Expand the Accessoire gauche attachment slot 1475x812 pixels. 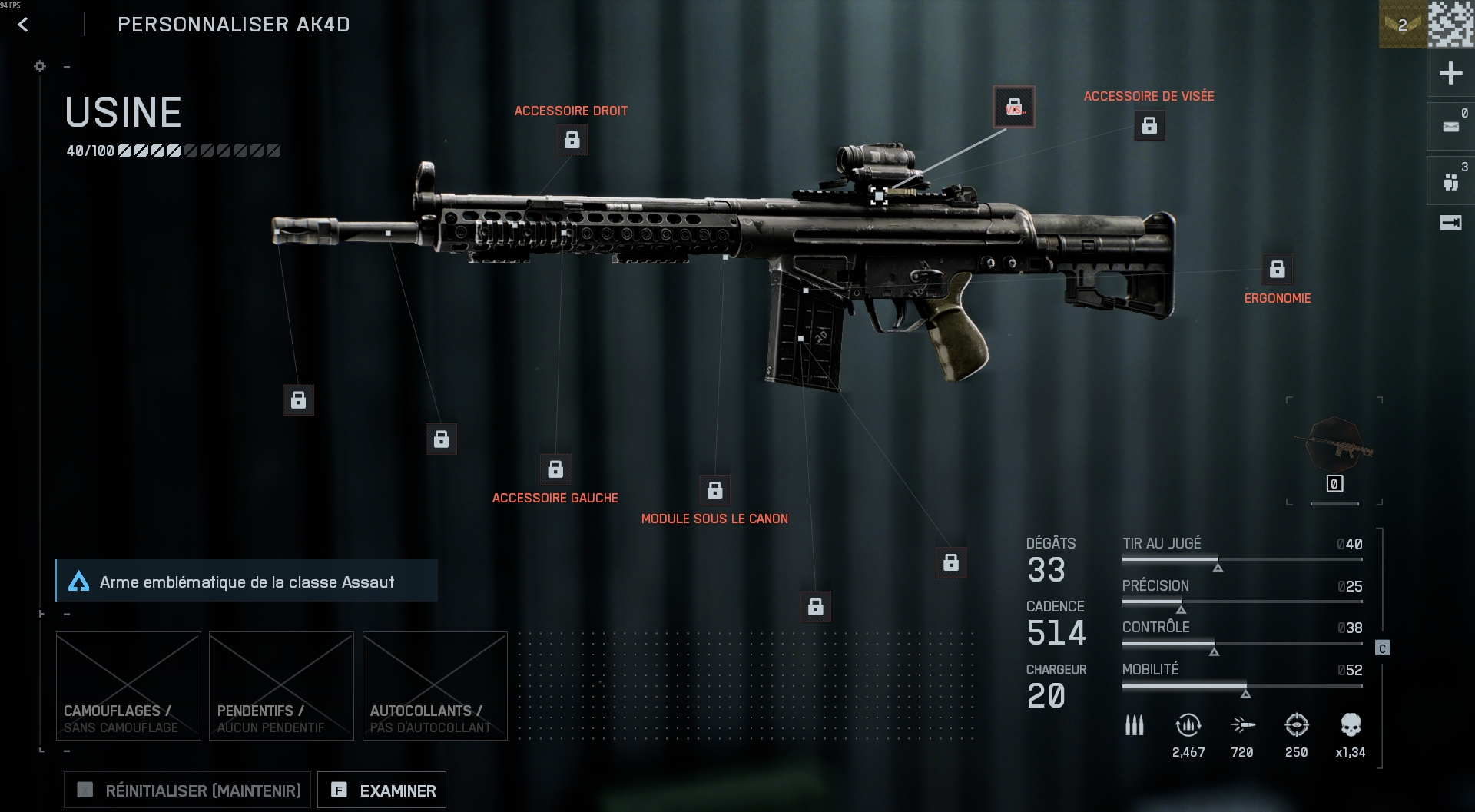[555, 469]
